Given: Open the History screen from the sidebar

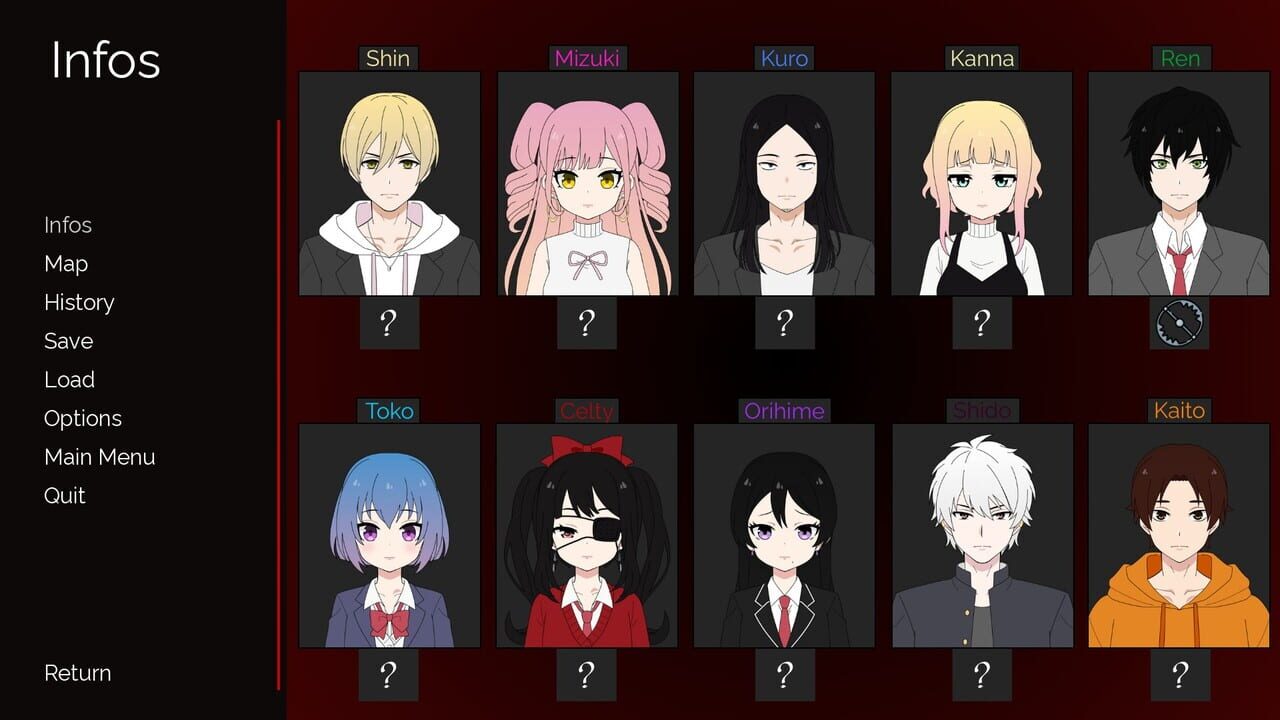Looking at the screenshot, I should tap(78, 302).
